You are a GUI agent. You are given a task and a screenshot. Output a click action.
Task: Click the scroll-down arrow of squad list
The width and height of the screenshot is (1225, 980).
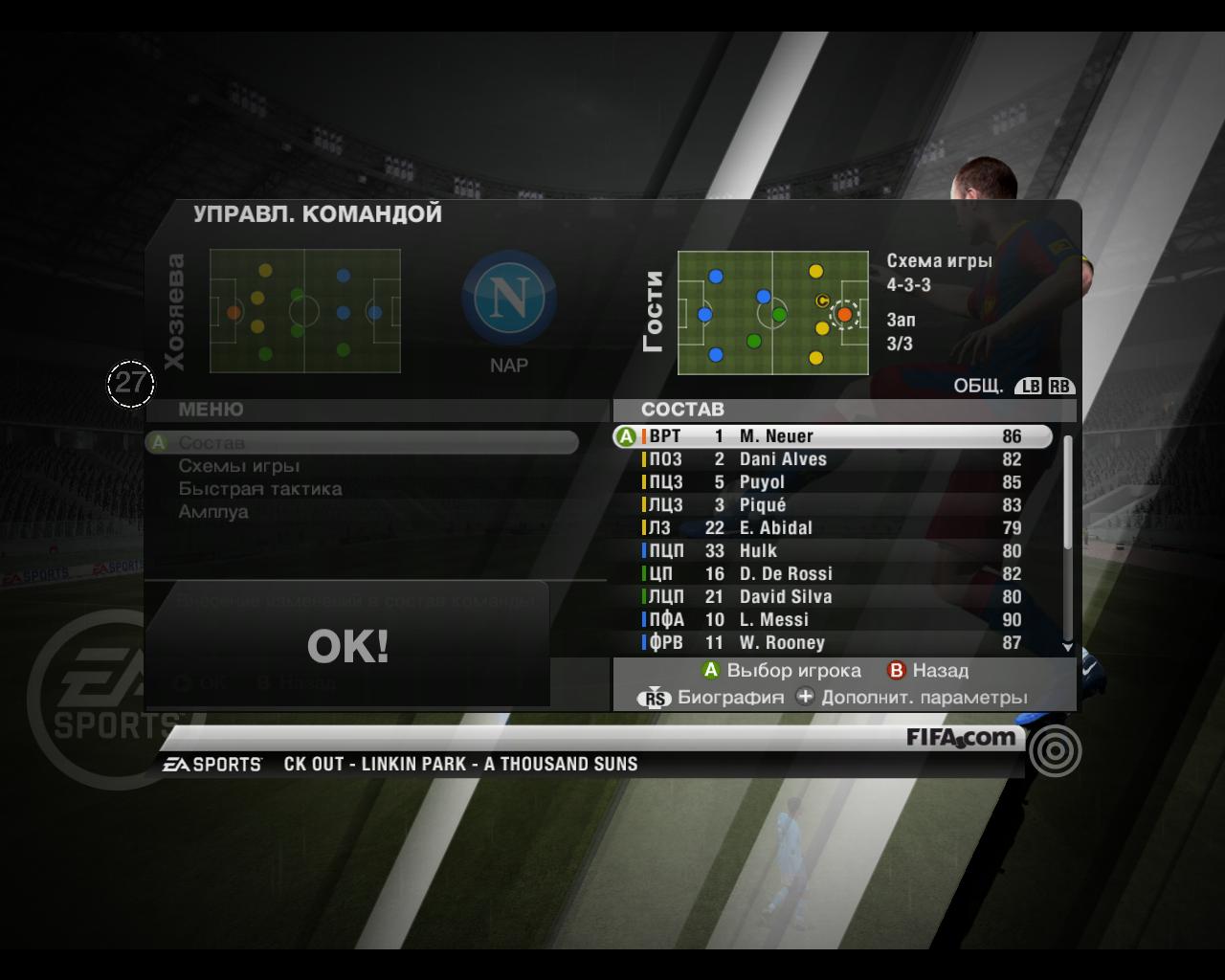[x=1068, y=648]
